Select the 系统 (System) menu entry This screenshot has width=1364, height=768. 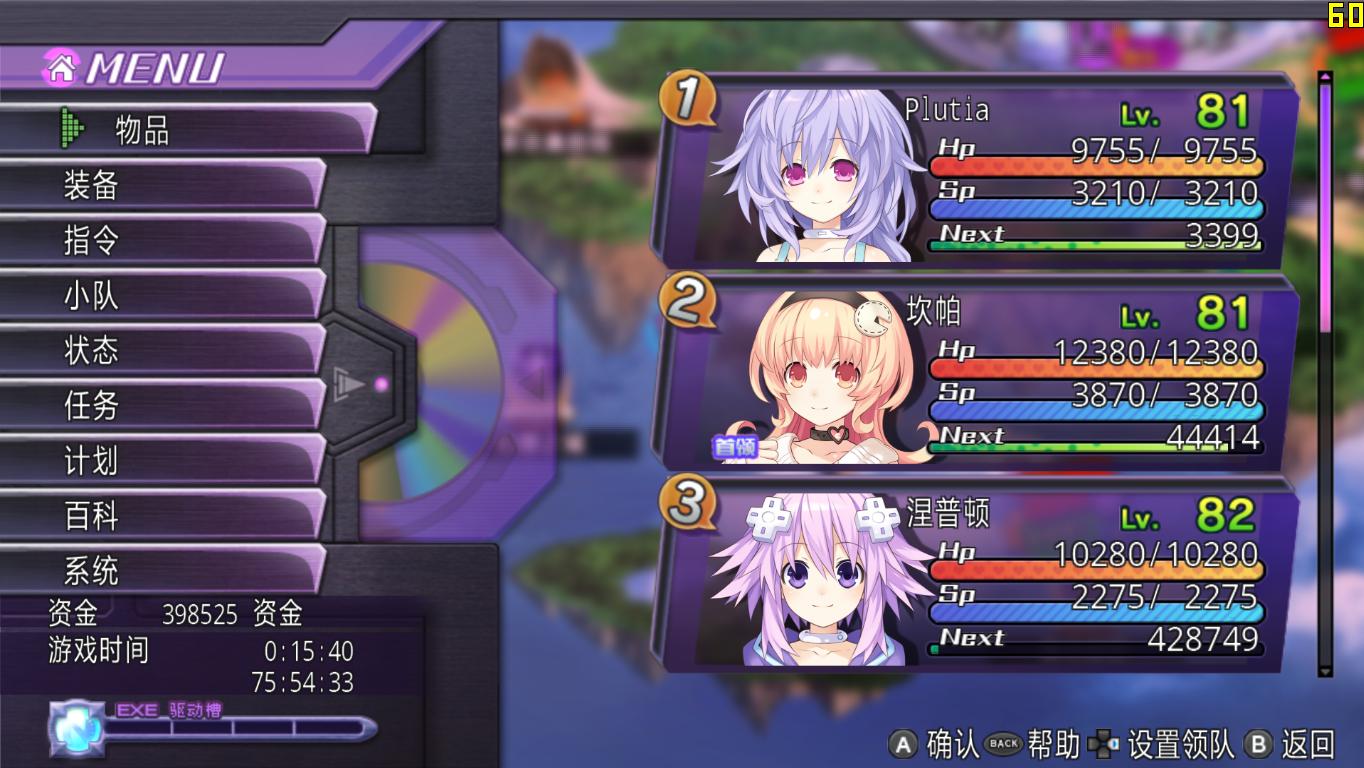(x=160, y=571)
